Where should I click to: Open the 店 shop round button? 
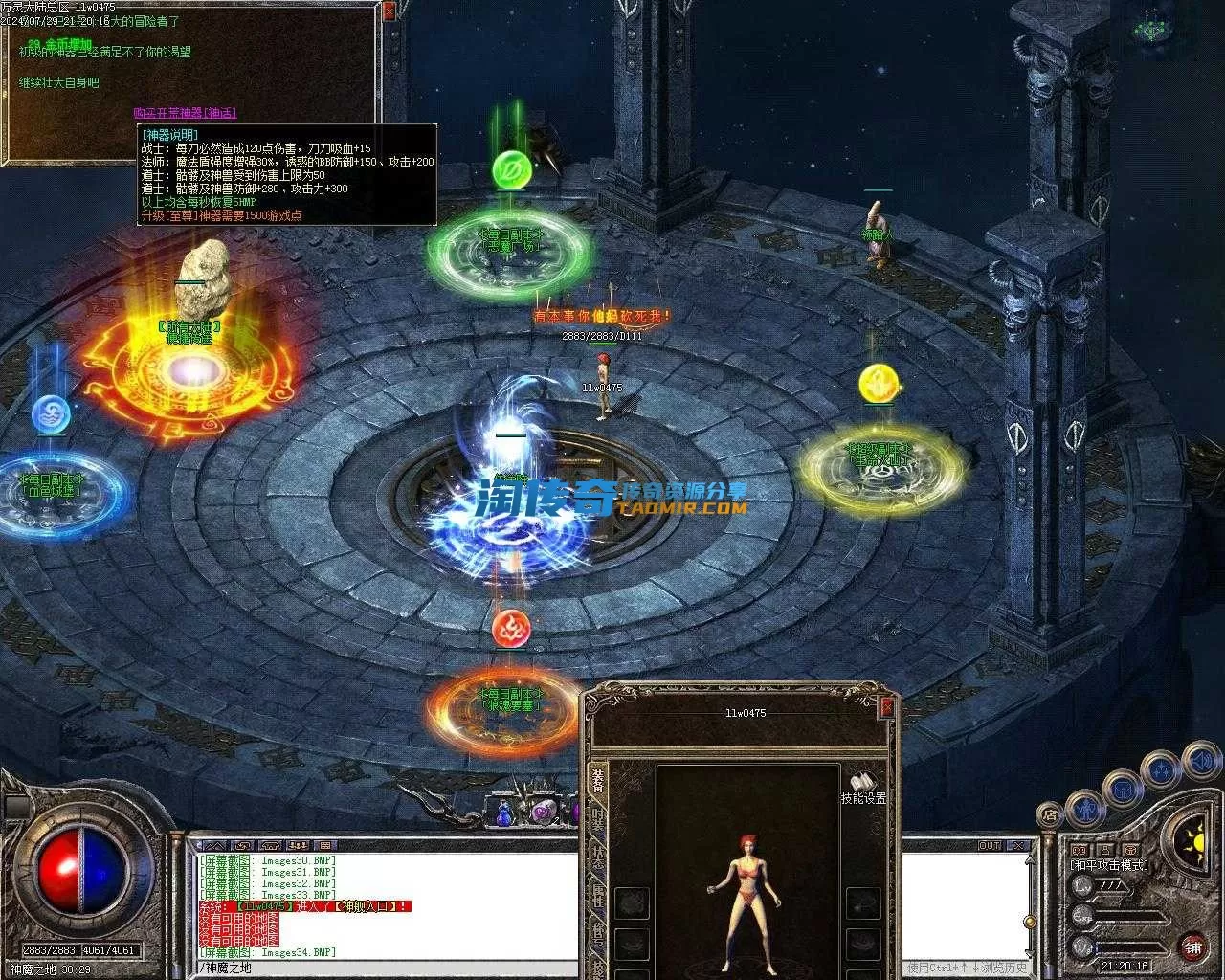[1050, 816]
